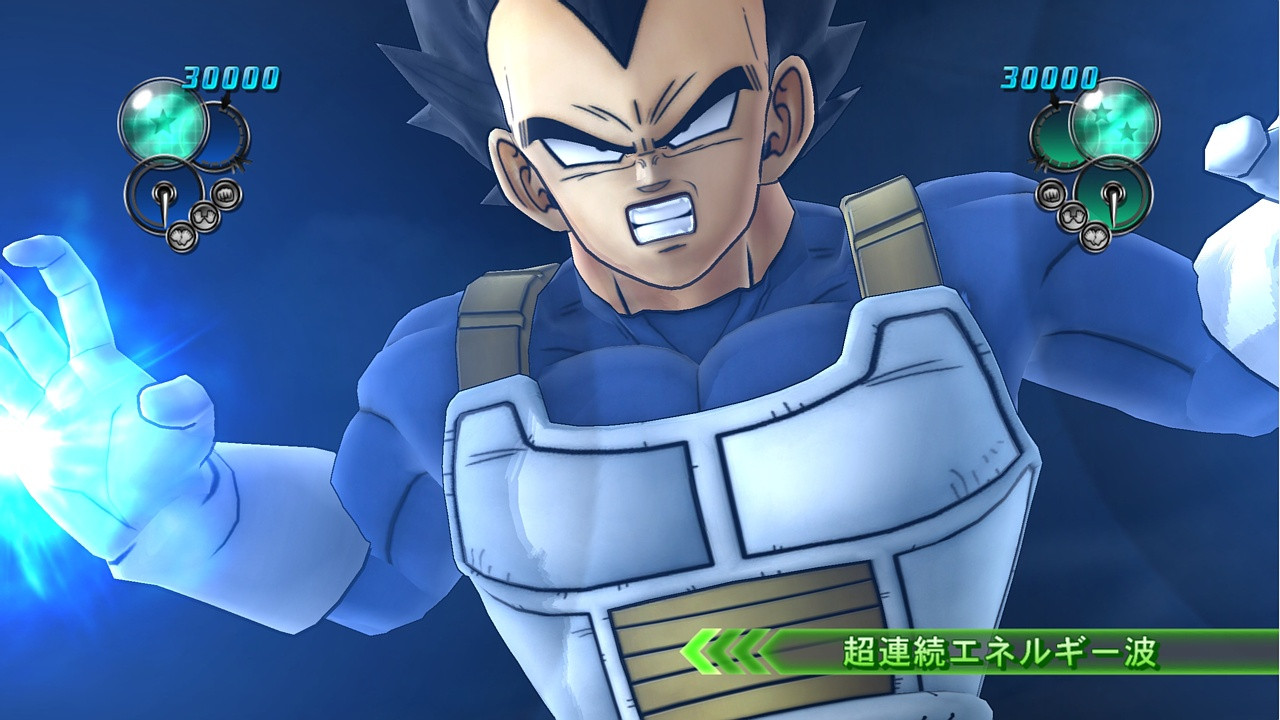Viewport: 1280px width, 720px height.
Task: Select the fist skill icon below Vegeta's gauge
Action: tap(225, 194)
